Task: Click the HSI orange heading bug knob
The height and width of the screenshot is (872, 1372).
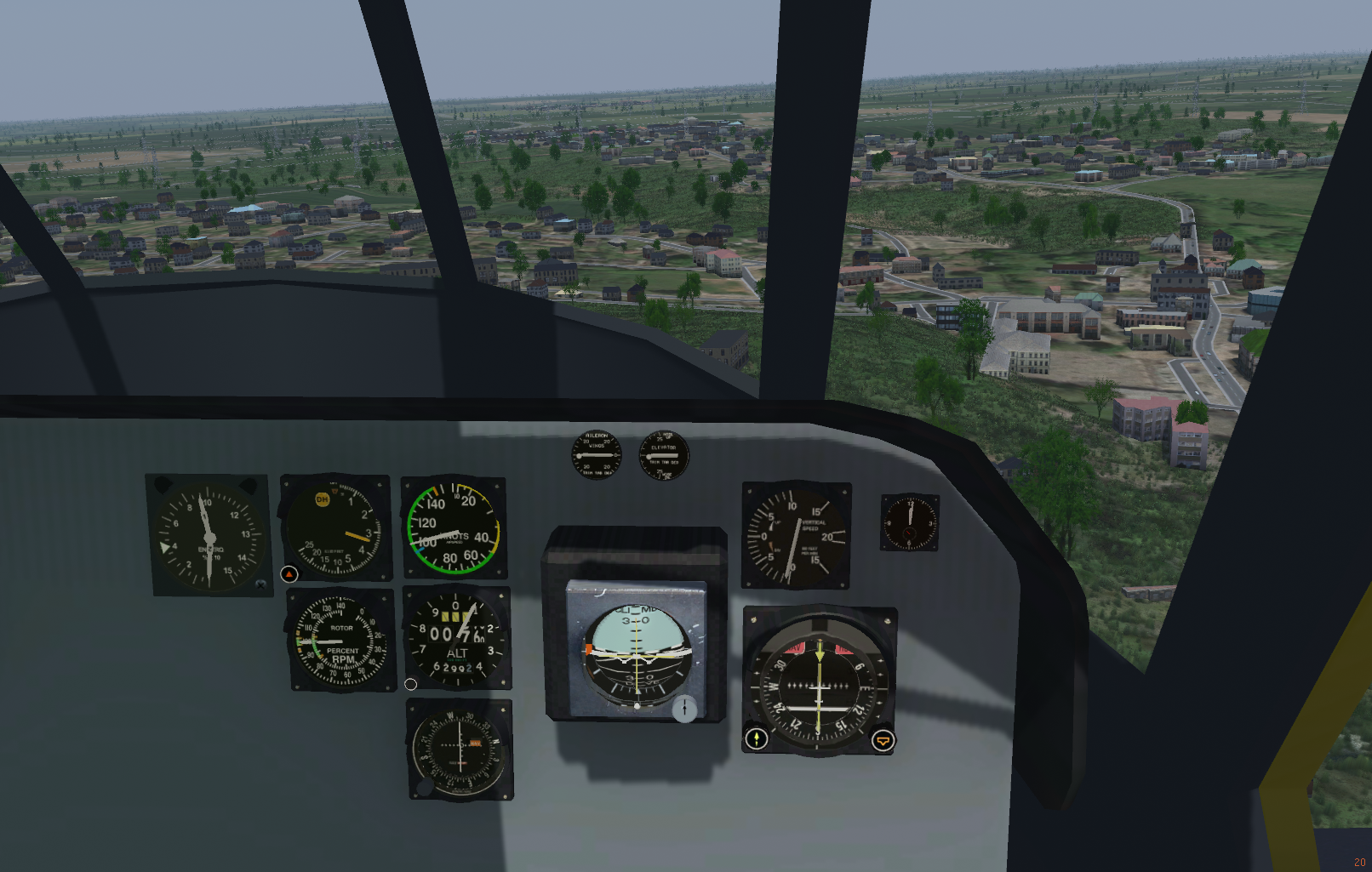Action: coord(883,741)
